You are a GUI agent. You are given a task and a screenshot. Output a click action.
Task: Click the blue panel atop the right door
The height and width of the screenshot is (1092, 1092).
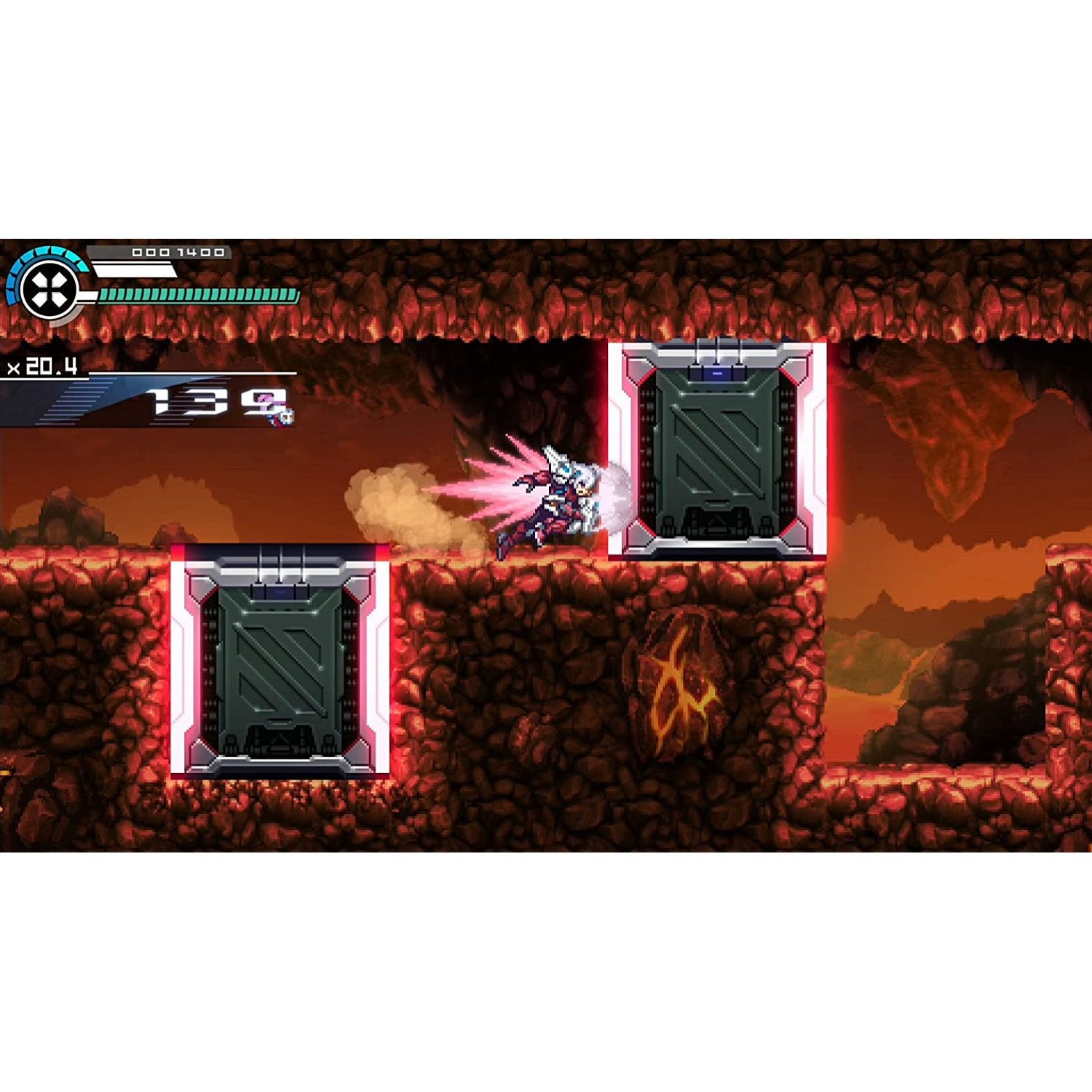pyautogui.click(x=717, y=373)
